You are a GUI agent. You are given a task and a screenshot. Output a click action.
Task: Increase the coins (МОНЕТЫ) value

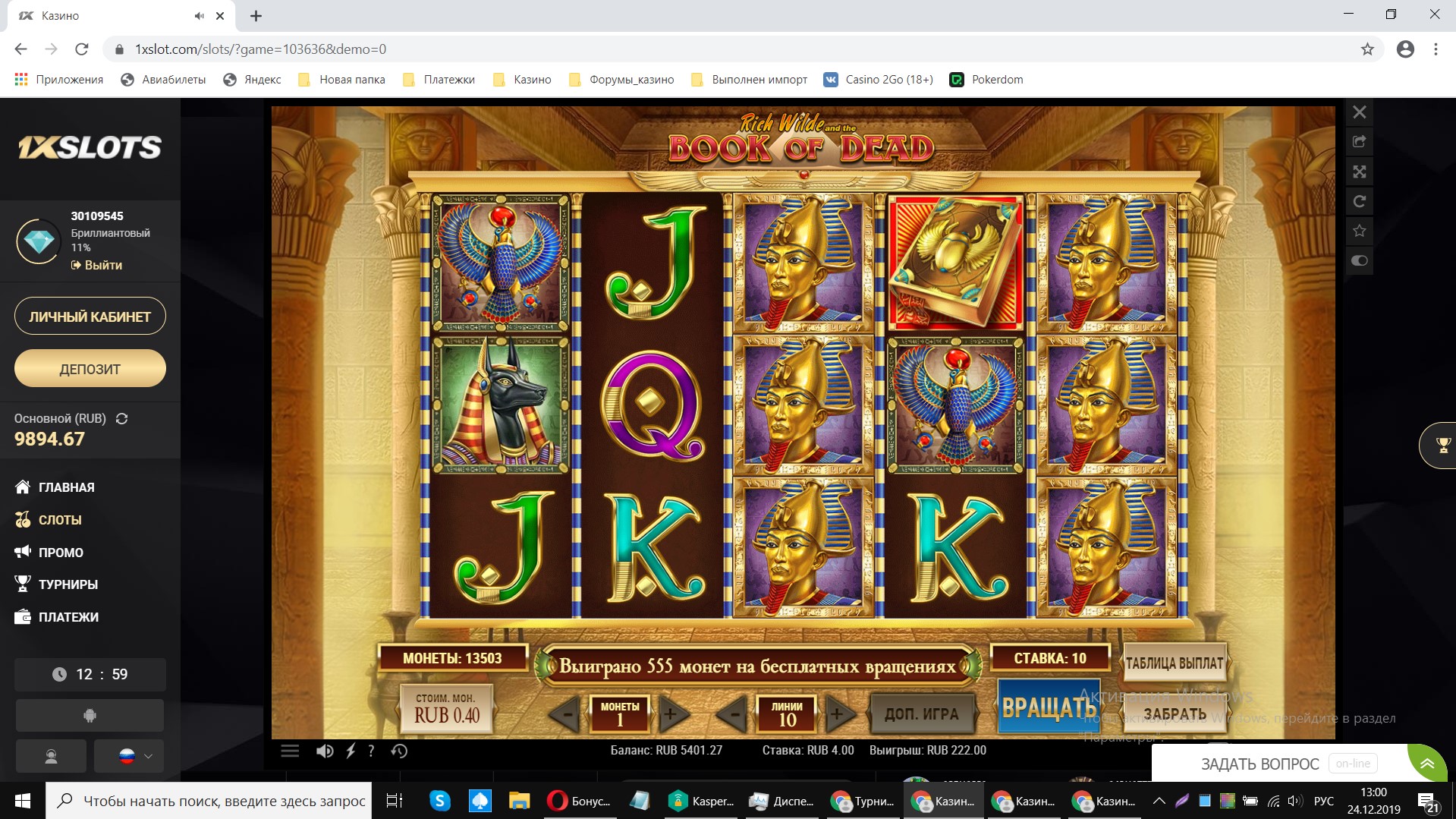pyautogui.click(x=671, y=713)
